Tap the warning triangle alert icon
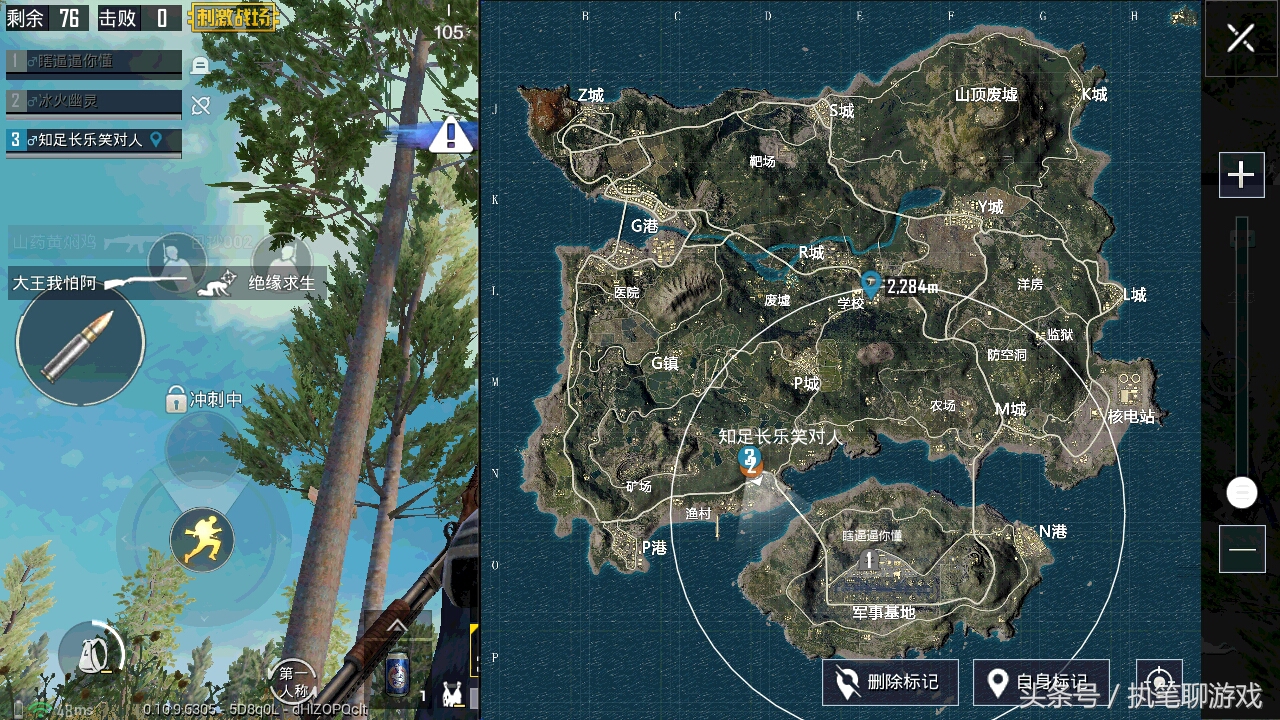 tap(450, 134)
